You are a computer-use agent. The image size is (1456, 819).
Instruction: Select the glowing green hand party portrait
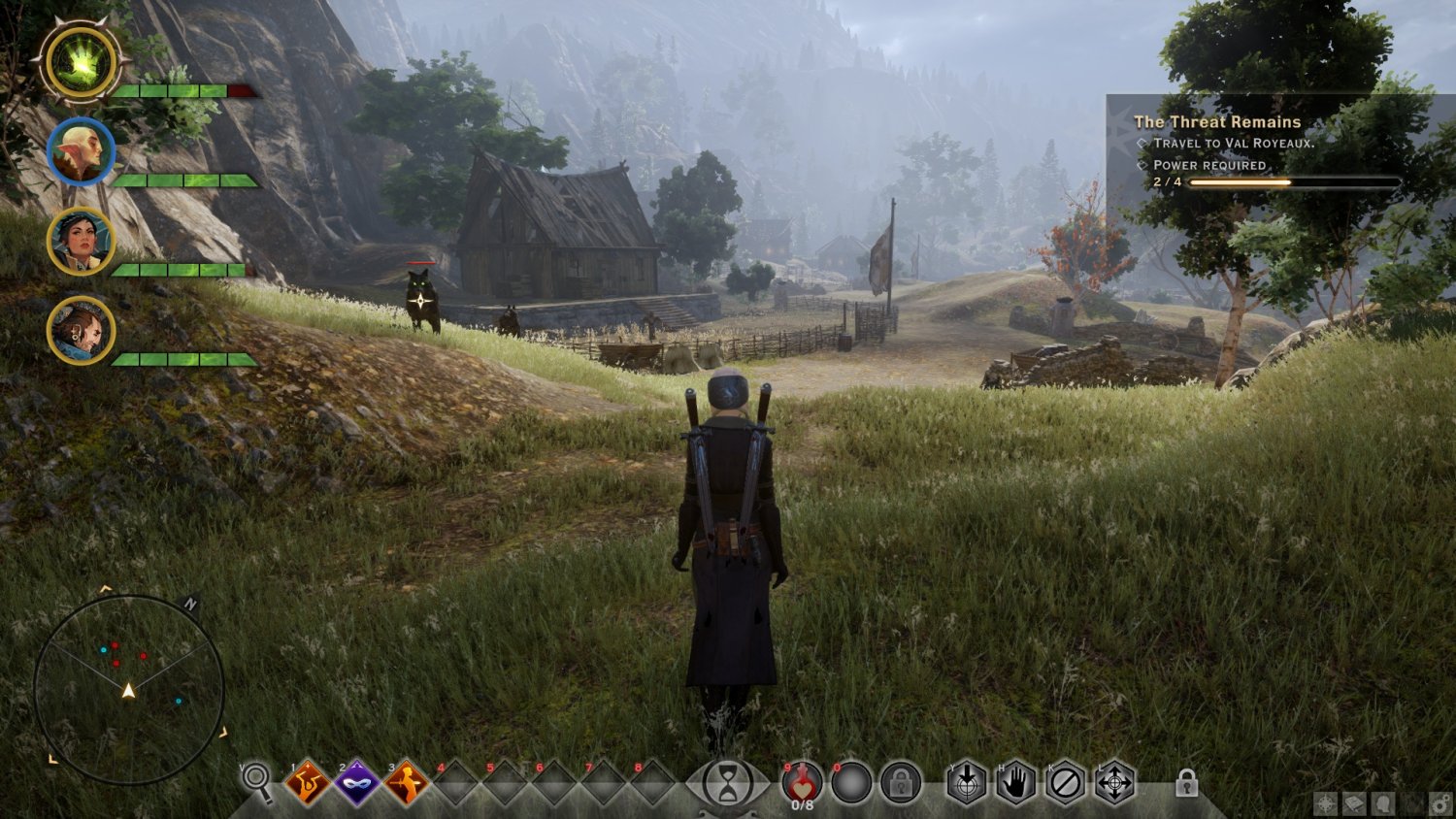click(81, 63)
